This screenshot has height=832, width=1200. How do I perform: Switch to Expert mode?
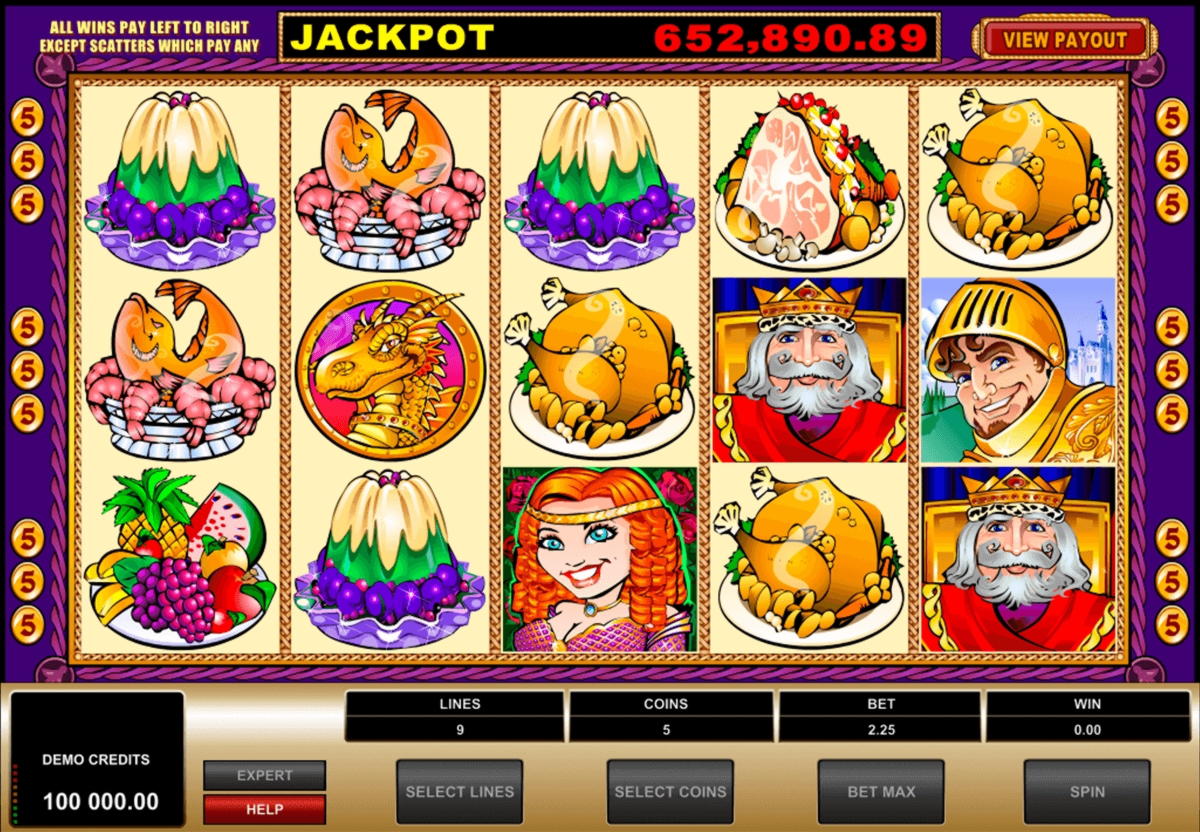click(264, 775)
